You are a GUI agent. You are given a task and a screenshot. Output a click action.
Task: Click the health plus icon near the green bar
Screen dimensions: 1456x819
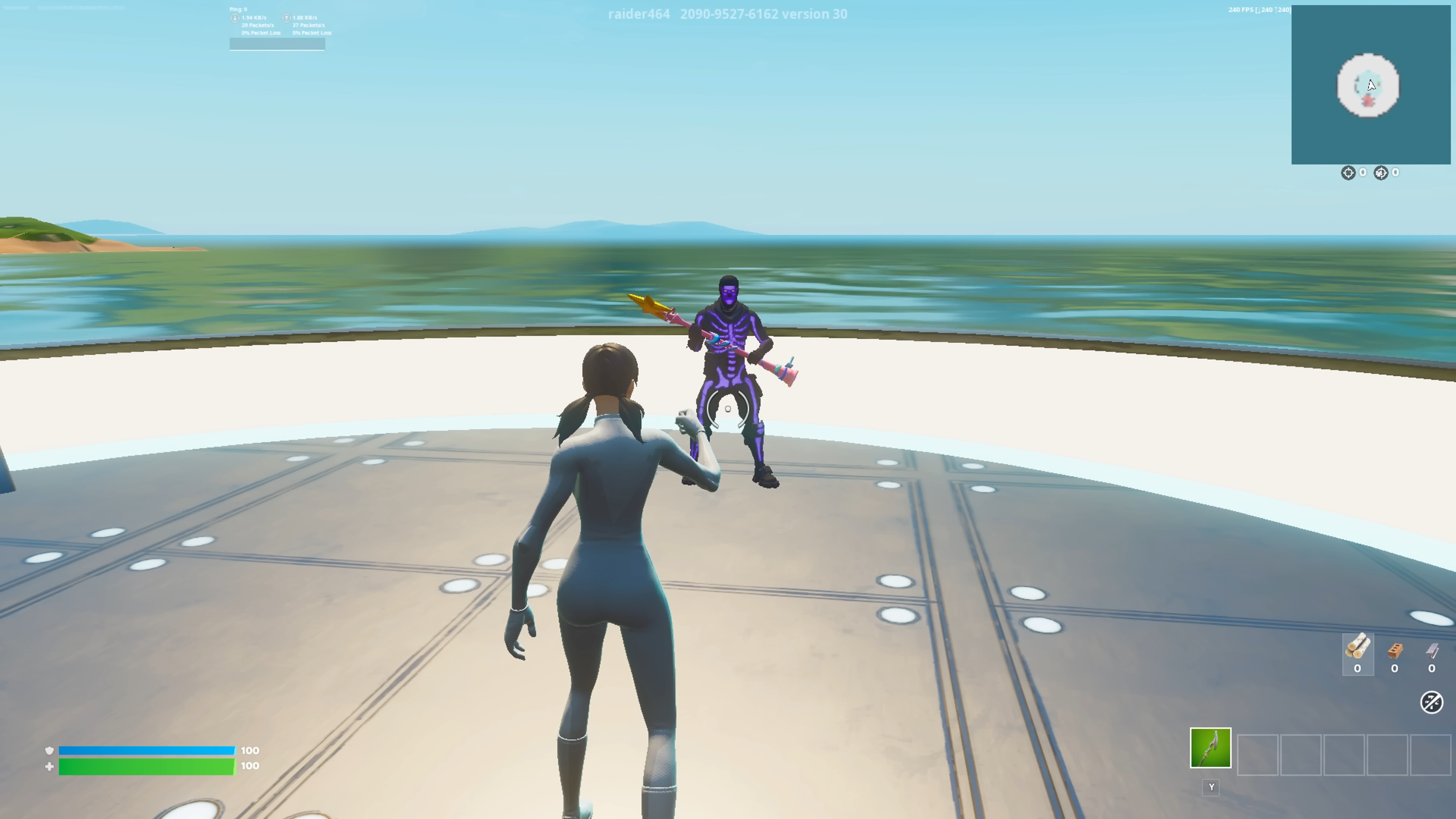[50, 766]
